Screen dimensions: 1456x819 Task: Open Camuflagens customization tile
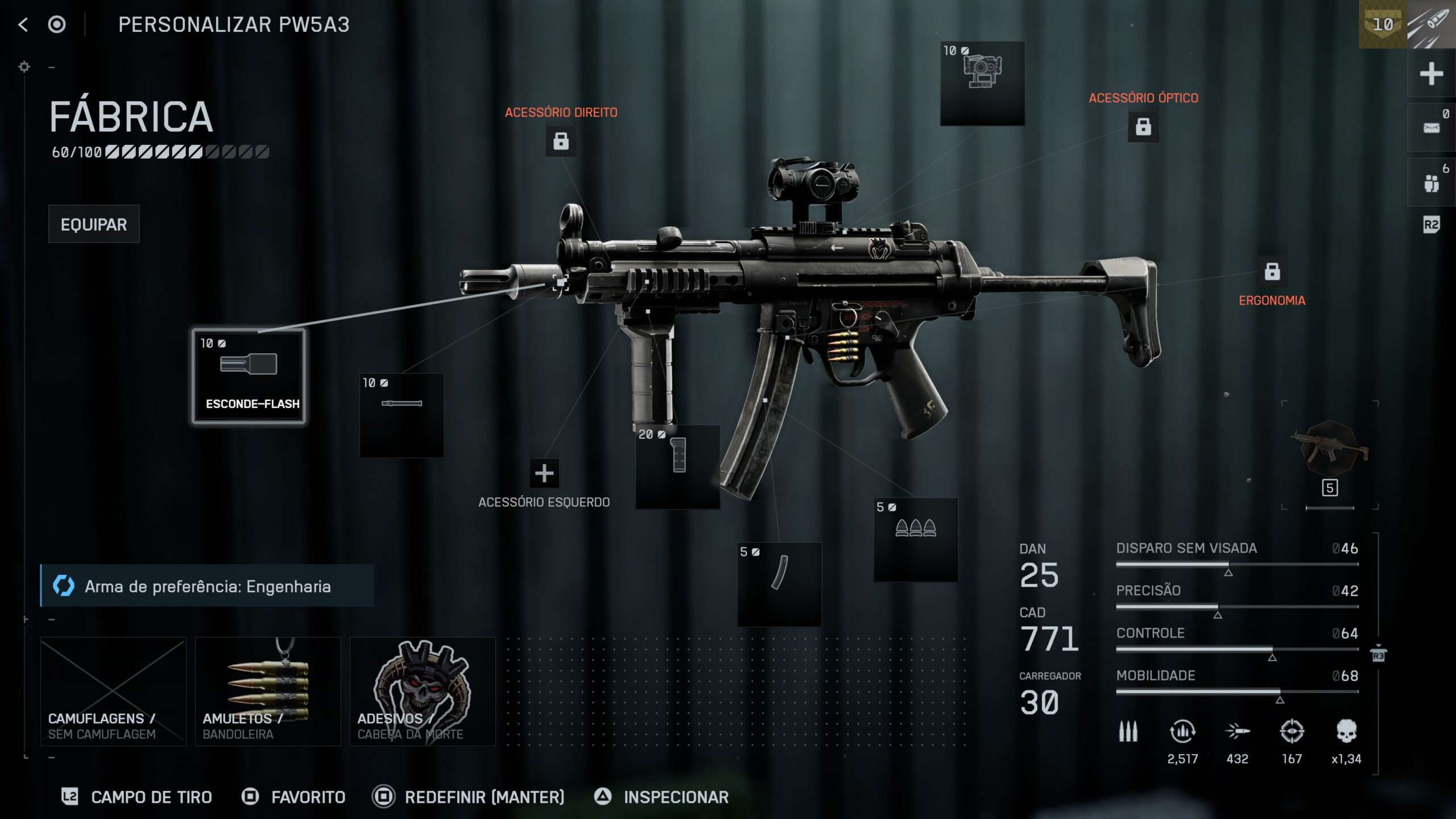pos(113,691)
